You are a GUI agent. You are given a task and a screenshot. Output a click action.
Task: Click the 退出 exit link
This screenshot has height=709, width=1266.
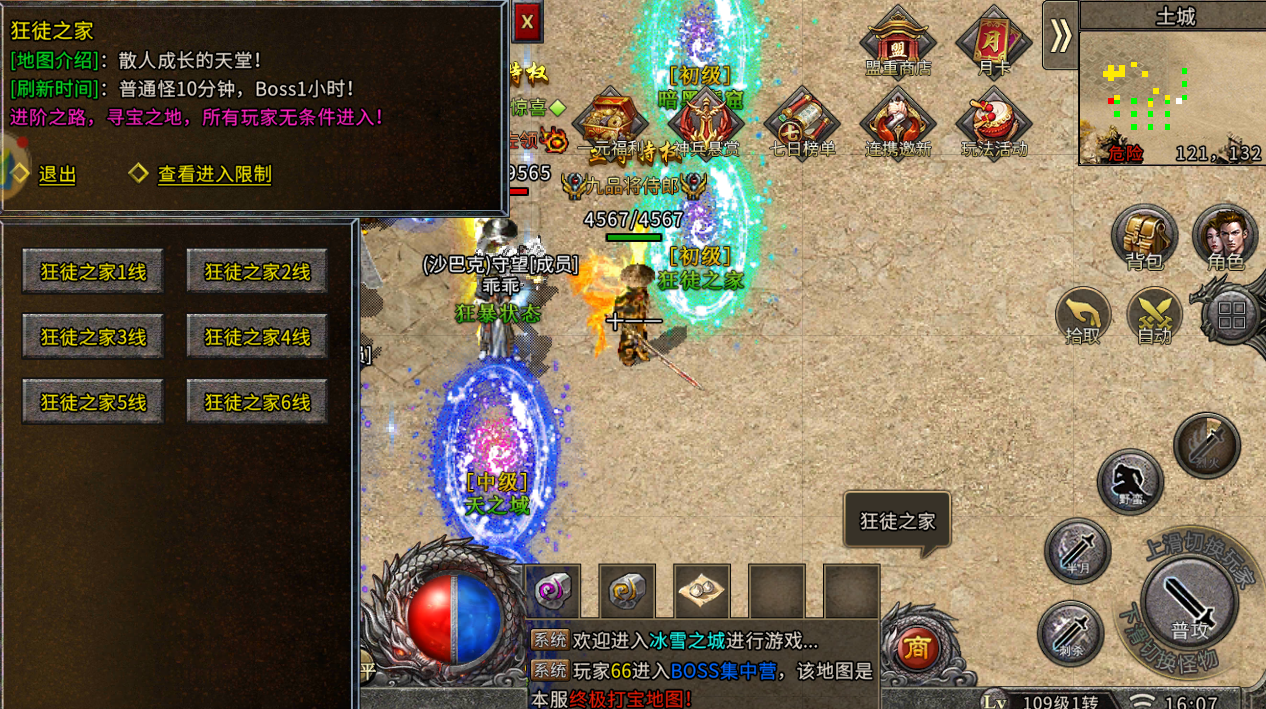tap(57, 174)
